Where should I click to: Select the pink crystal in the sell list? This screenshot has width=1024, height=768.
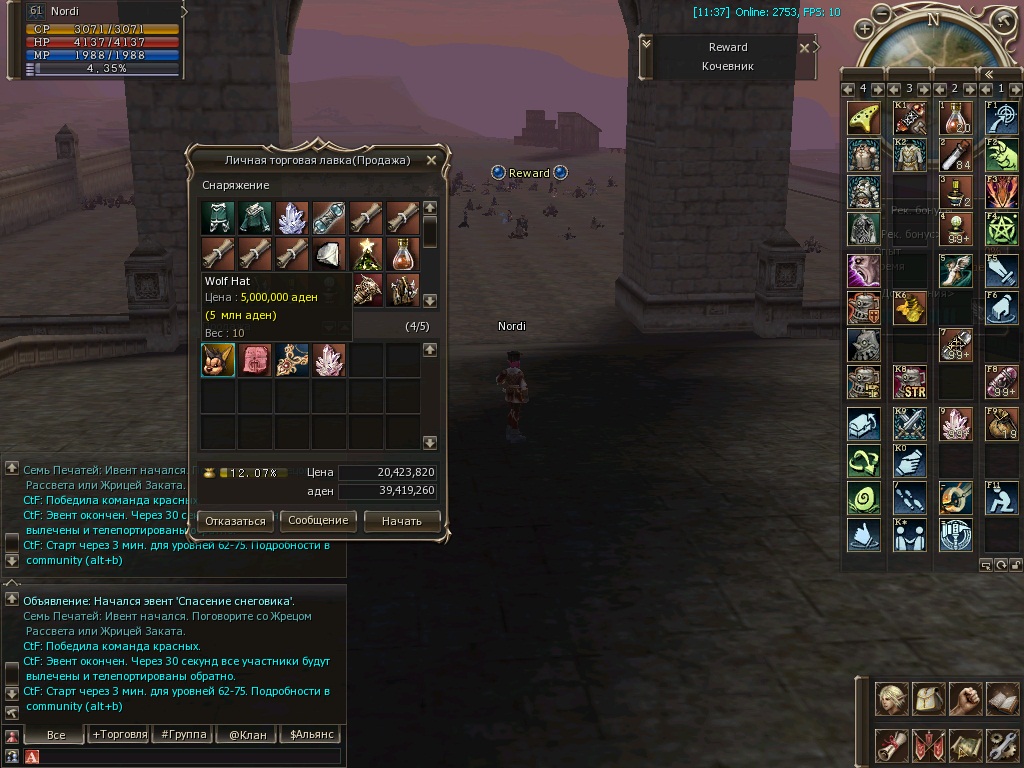click(328, 360)
